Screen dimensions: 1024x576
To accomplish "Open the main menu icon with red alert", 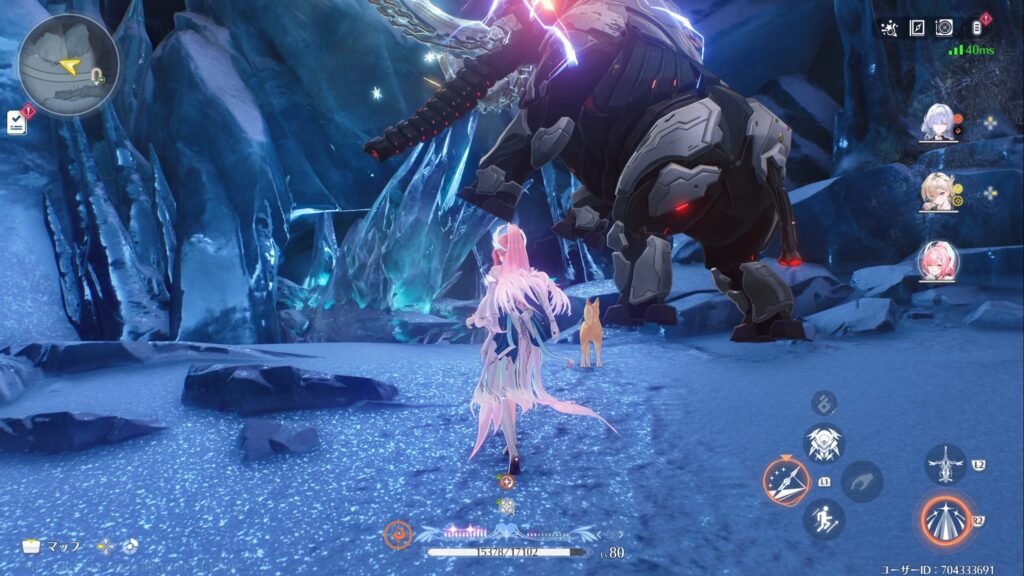I will pos(974,28).
